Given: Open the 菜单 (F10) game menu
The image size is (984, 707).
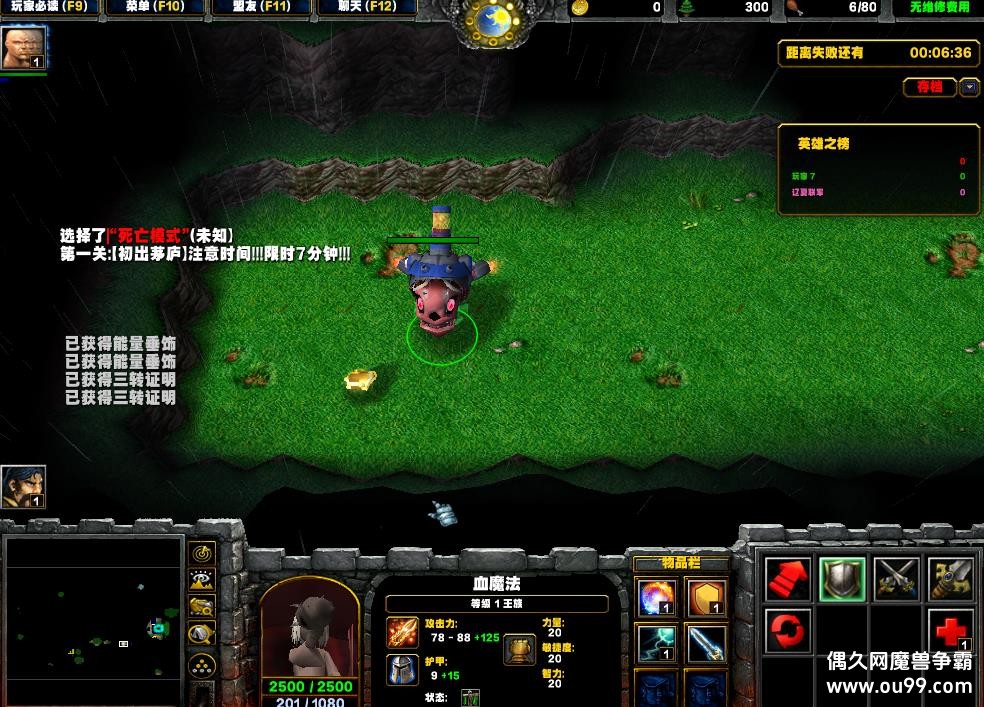Looking at the screenshot, I should pos(156,7).
